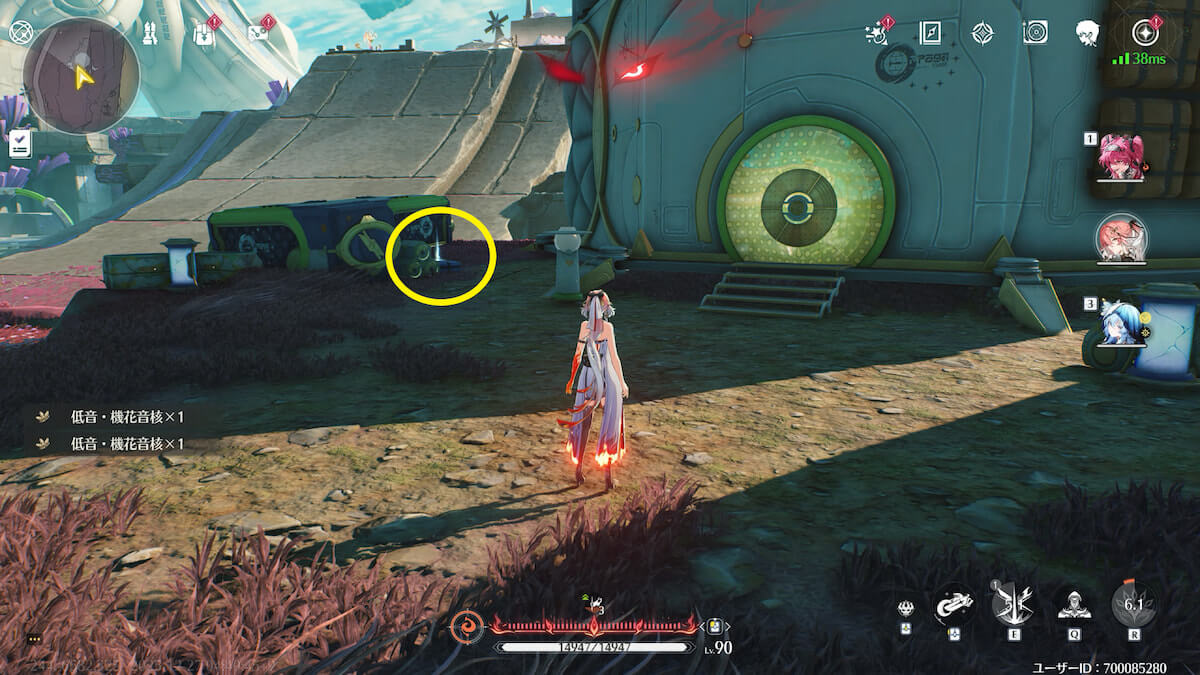Open the chat bubble with three dots
The image size is (1200, 675).
[x=34, y=638]
